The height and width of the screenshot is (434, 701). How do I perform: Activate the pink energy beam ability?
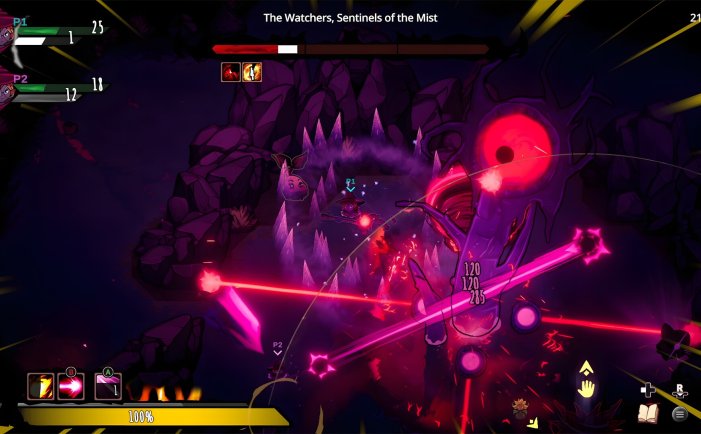(72, 387)
